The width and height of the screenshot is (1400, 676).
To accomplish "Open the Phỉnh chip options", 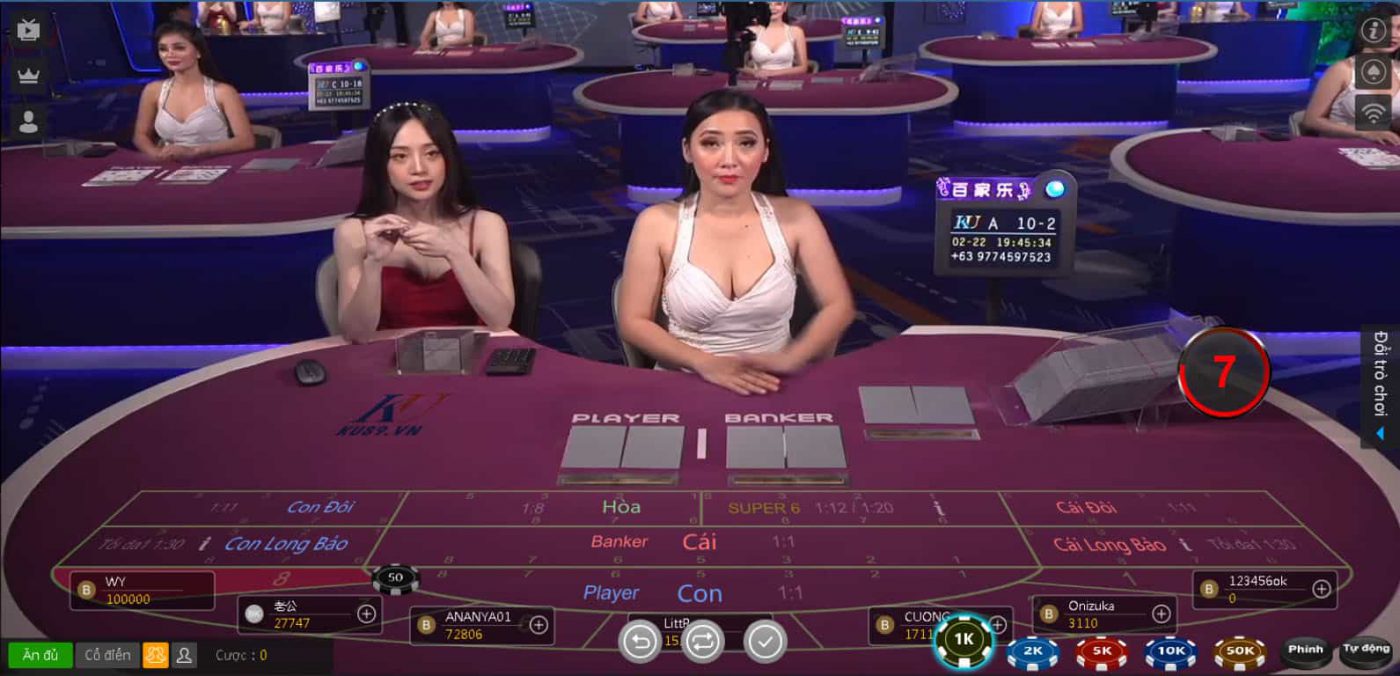I will click(x=1306, y=651).
